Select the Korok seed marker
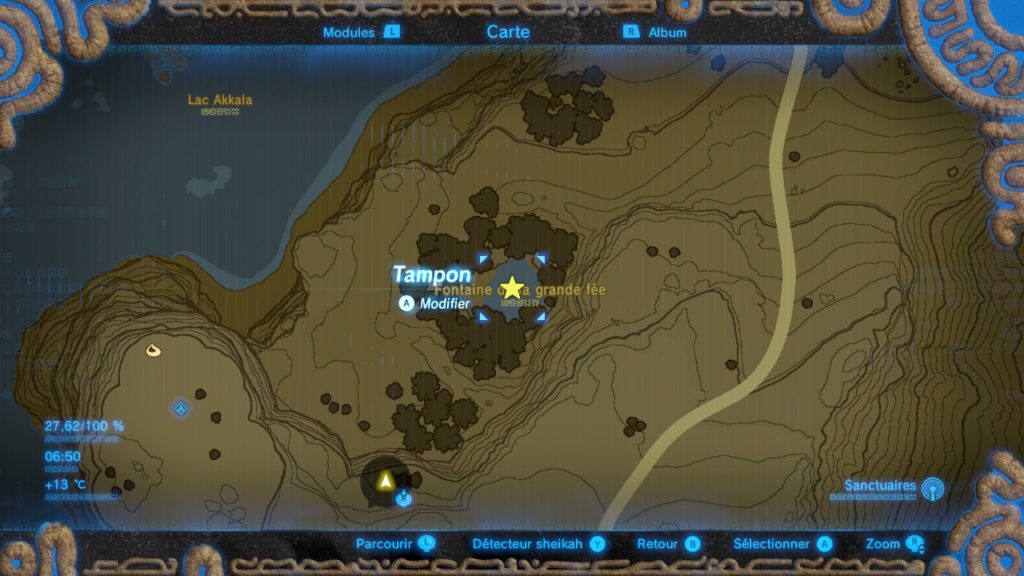Viewport: 1024px width, 576px height. click(x=153, y=350)
